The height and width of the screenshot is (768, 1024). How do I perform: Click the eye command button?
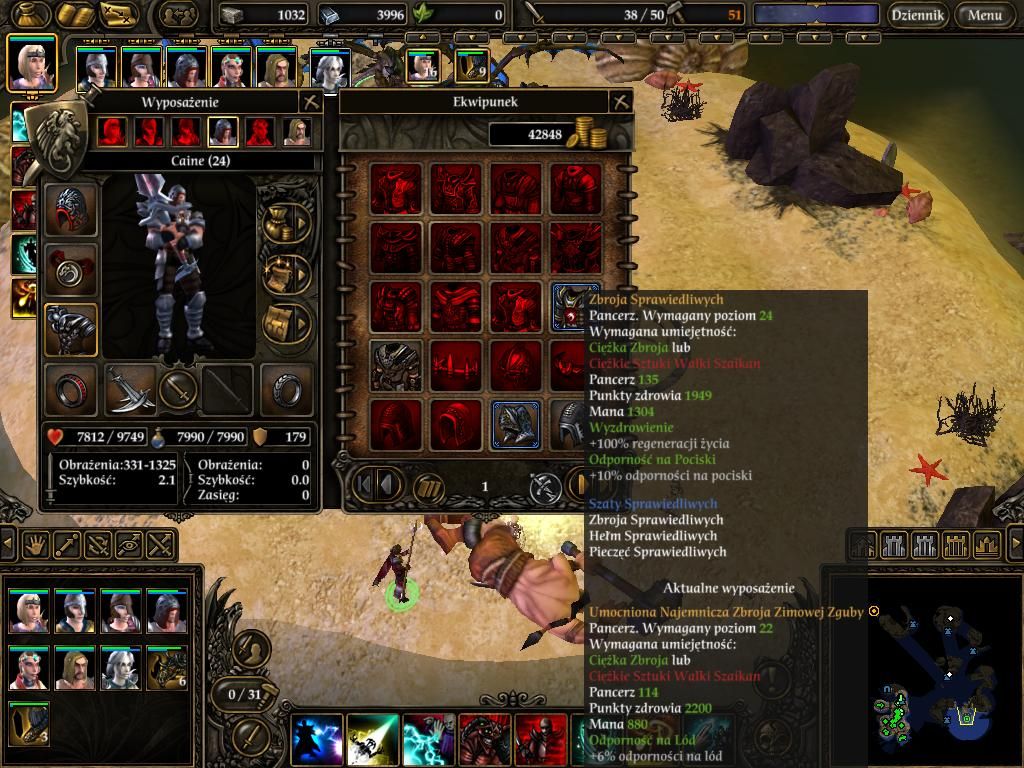click(x=129, y=545)
